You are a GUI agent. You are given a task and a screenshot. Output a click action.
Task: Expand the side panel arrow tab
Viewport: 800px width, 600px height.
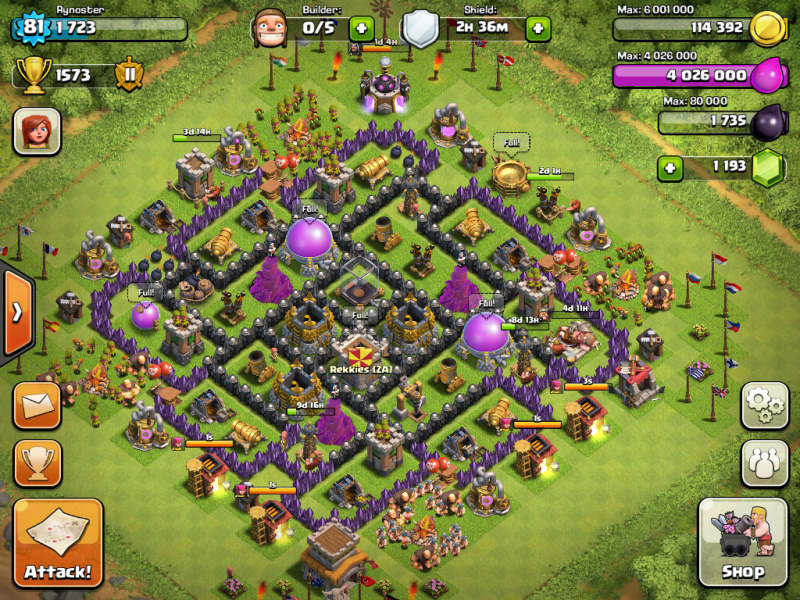(17, 312)
